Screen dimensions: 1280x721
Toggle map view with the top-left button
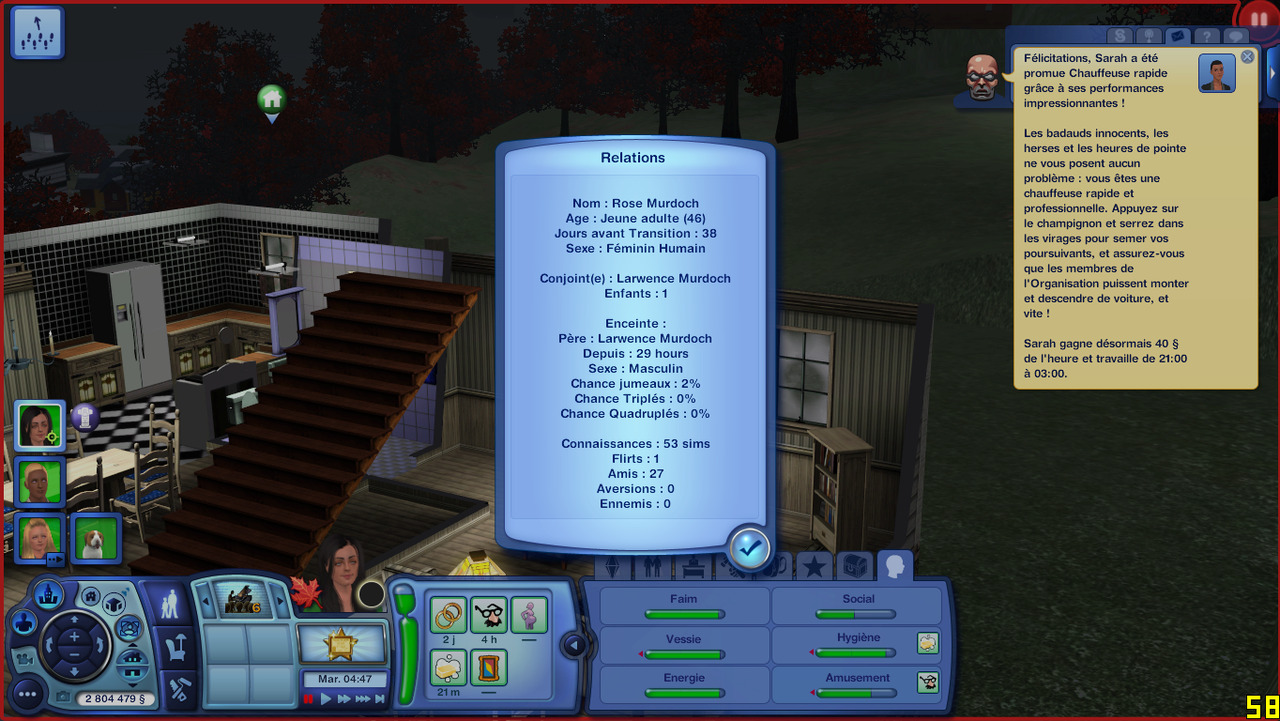(37, 32)
